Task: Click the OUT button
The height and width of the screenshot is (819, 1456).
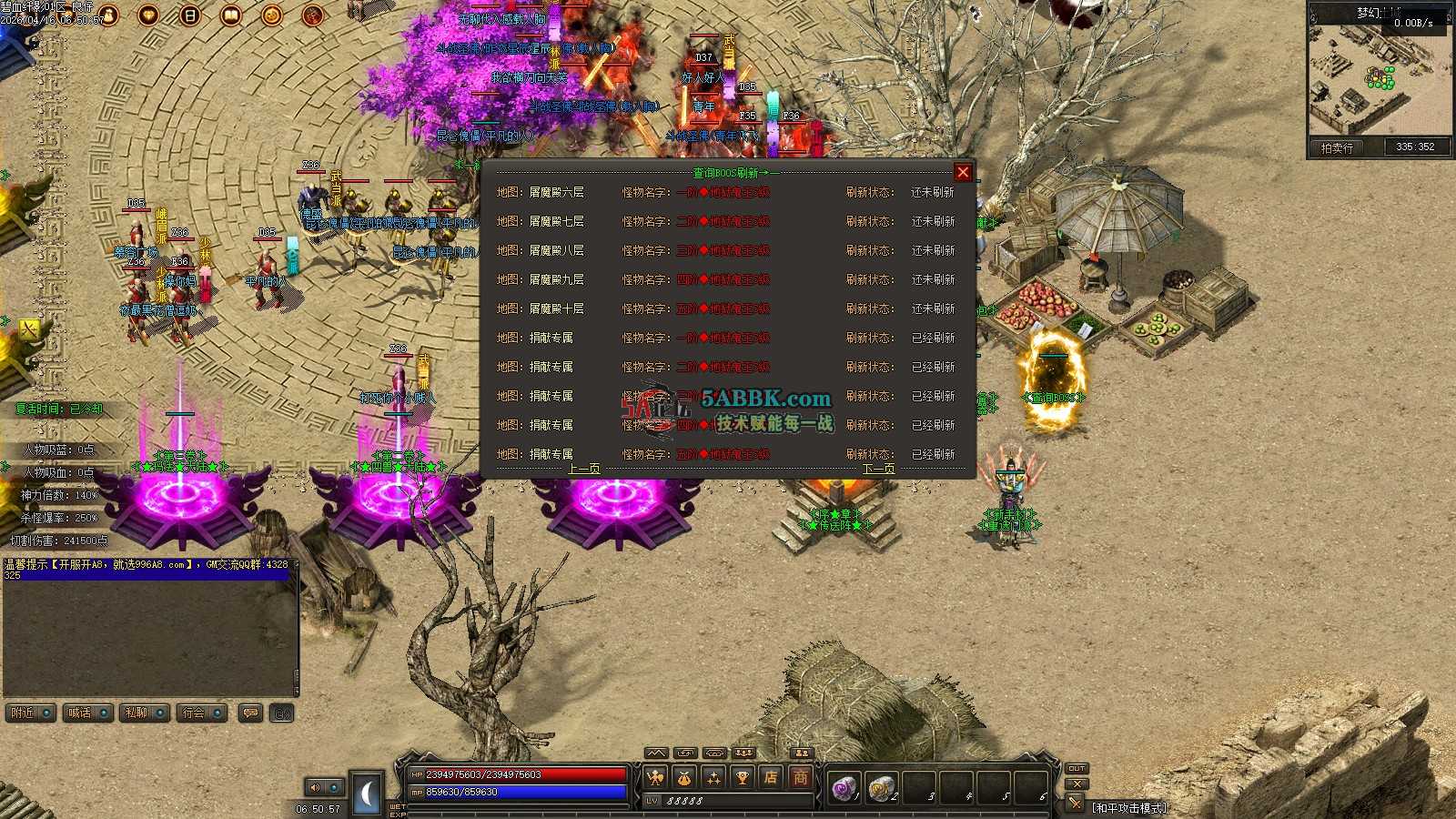Action: [x=1077, y=768]
